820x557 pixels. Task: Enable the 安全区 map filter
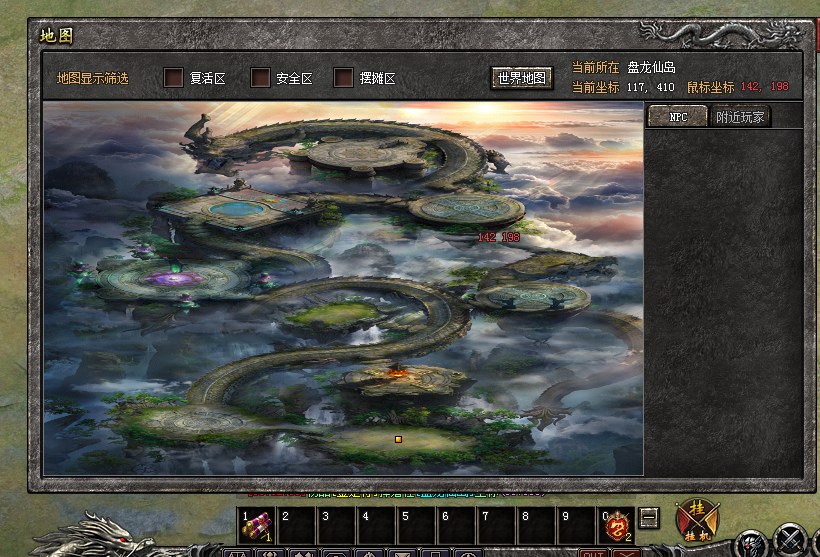coord(261,78)
